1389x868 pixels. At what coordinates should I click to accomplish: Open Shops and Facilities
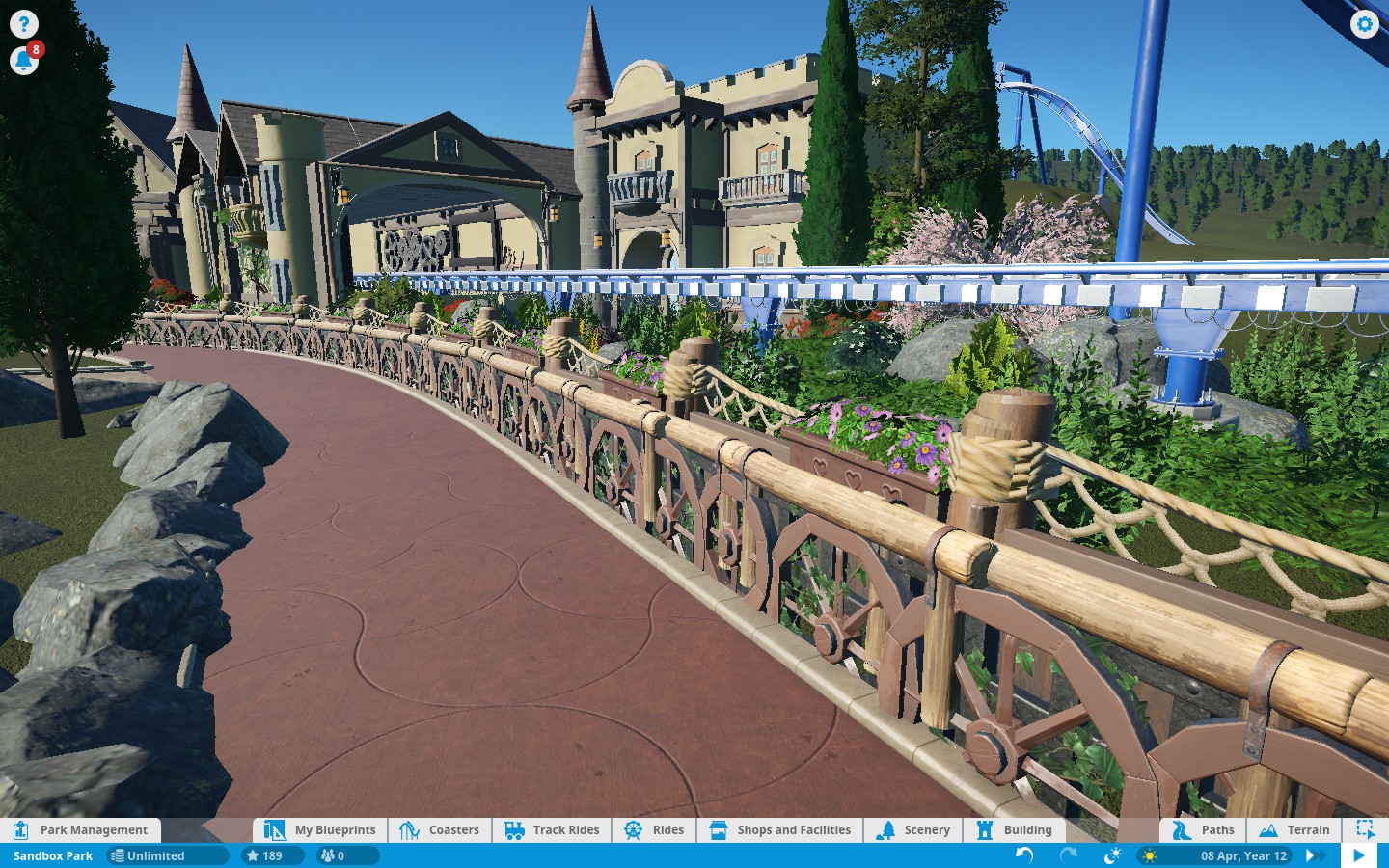(x=780, y=829)
